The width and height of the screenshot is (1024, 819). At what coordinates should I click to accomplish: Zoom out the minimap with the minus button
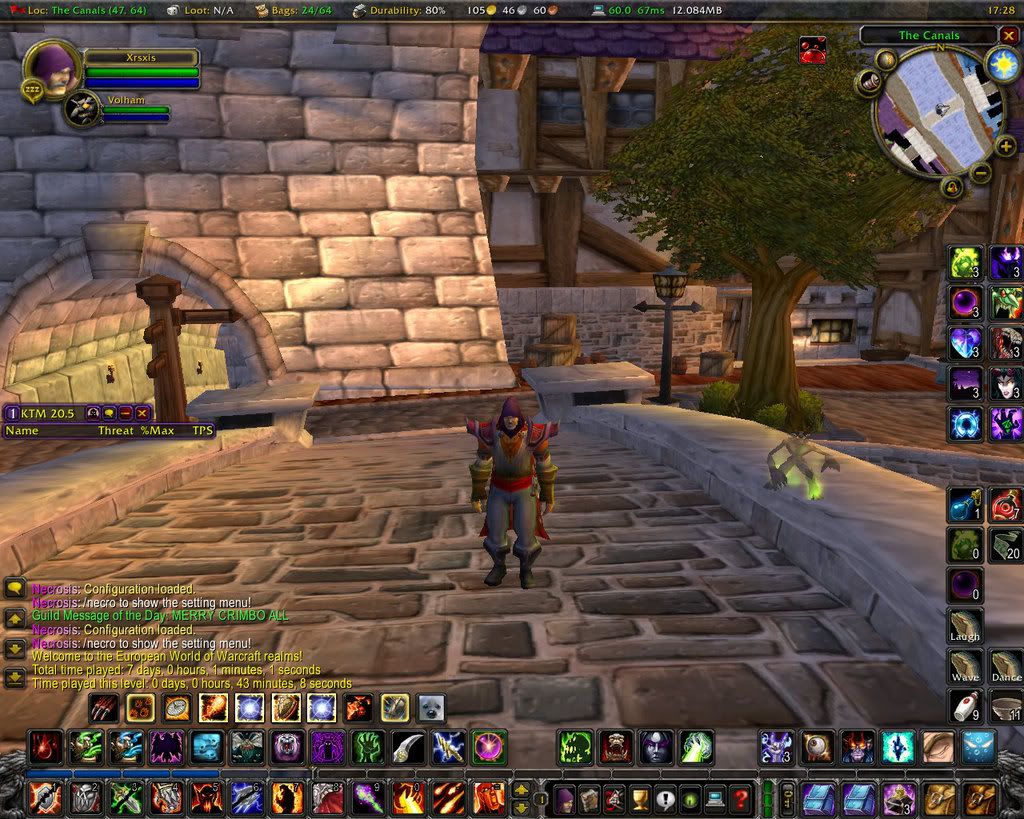coord(981,172)
